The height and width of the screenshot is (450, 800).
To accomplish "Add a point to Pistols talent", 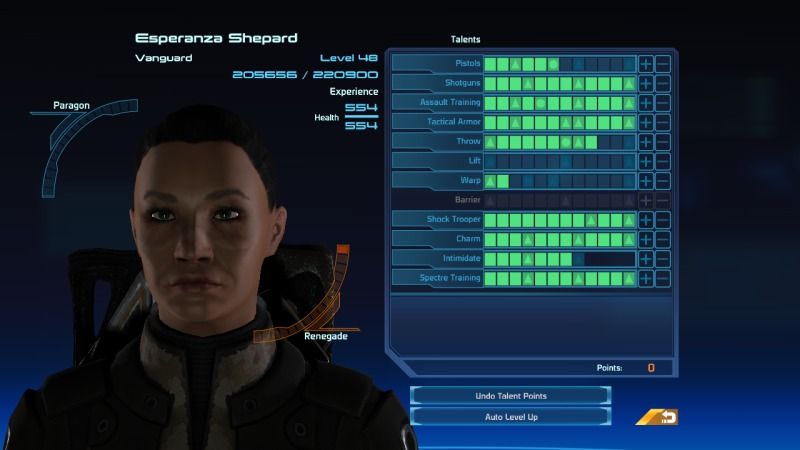I will click(646, 64).
